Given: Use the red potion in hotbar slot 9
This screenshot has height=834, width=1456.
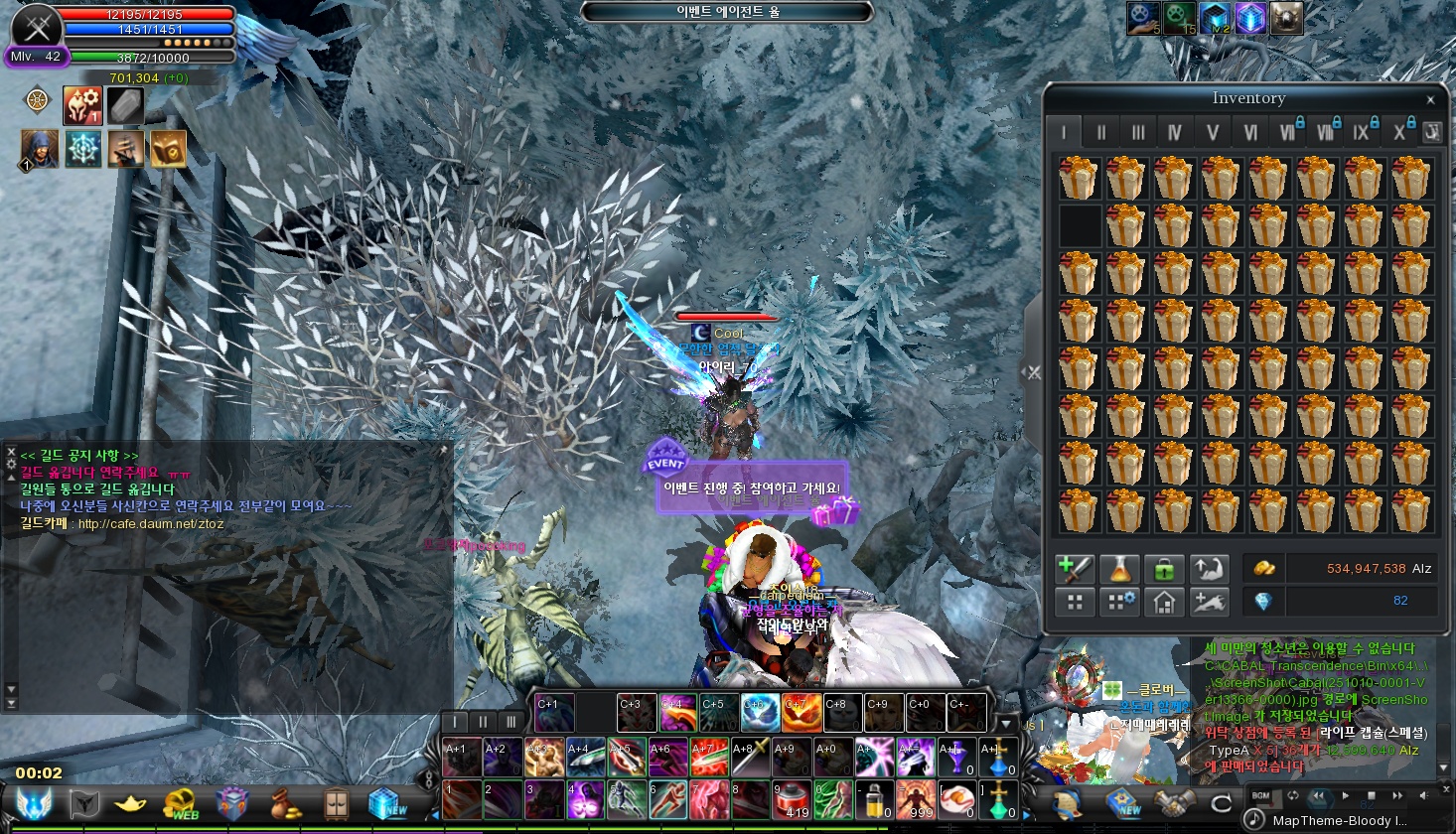Looking at the screenshot, I should [791, 798].
